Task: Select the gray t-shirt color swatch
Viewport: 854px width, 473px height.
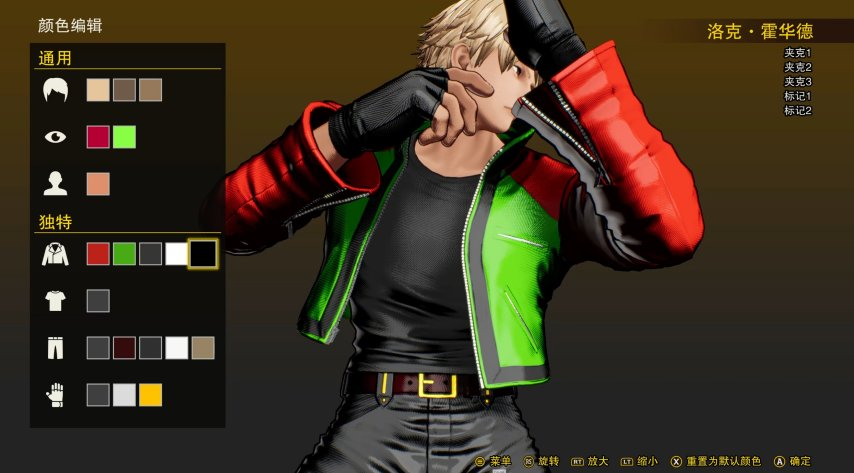Action: click(98, 300)
